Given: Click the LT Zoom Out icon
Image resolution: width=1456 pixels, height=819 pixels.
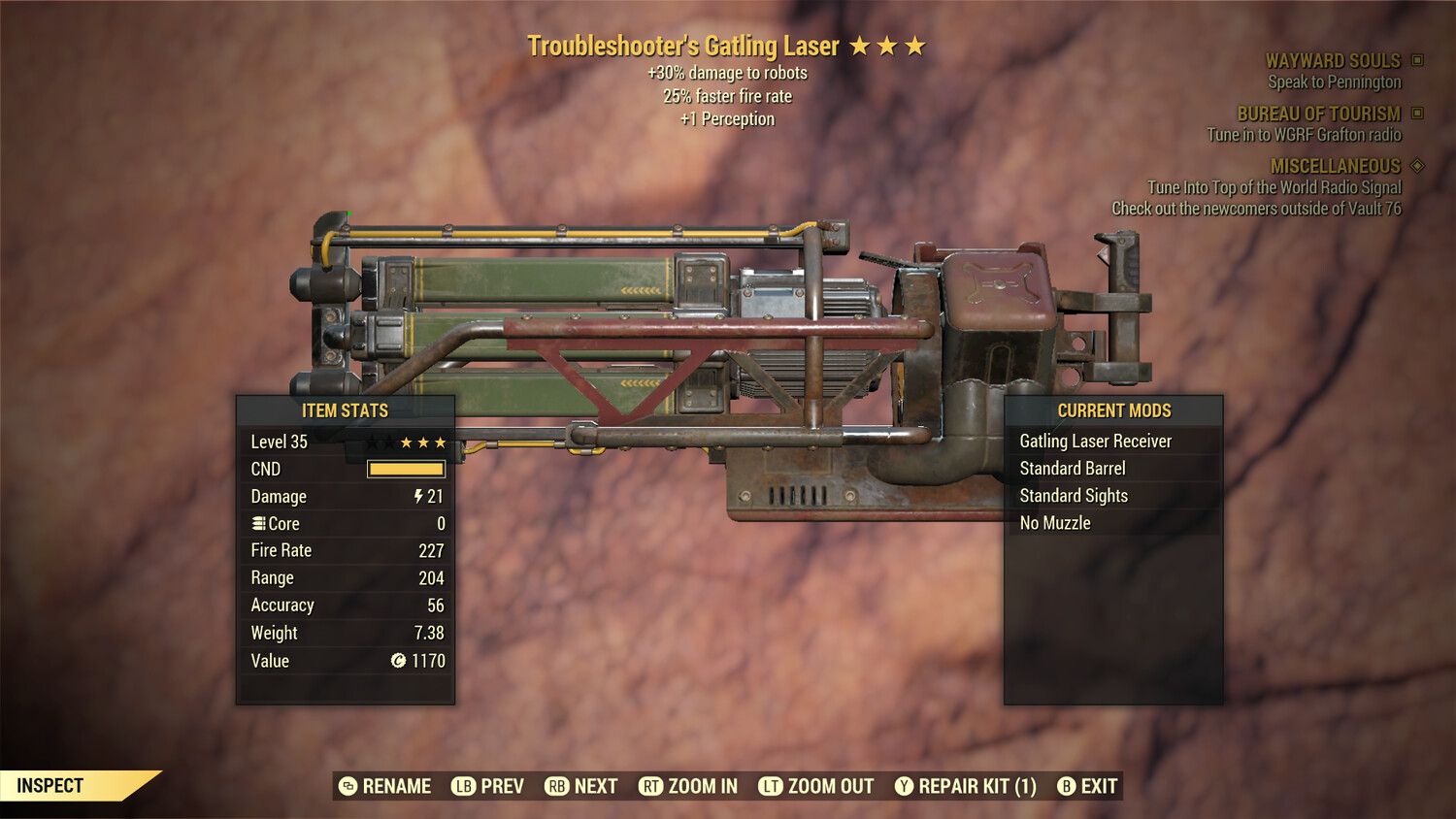Looking at the screenshot, I should 770,786.
